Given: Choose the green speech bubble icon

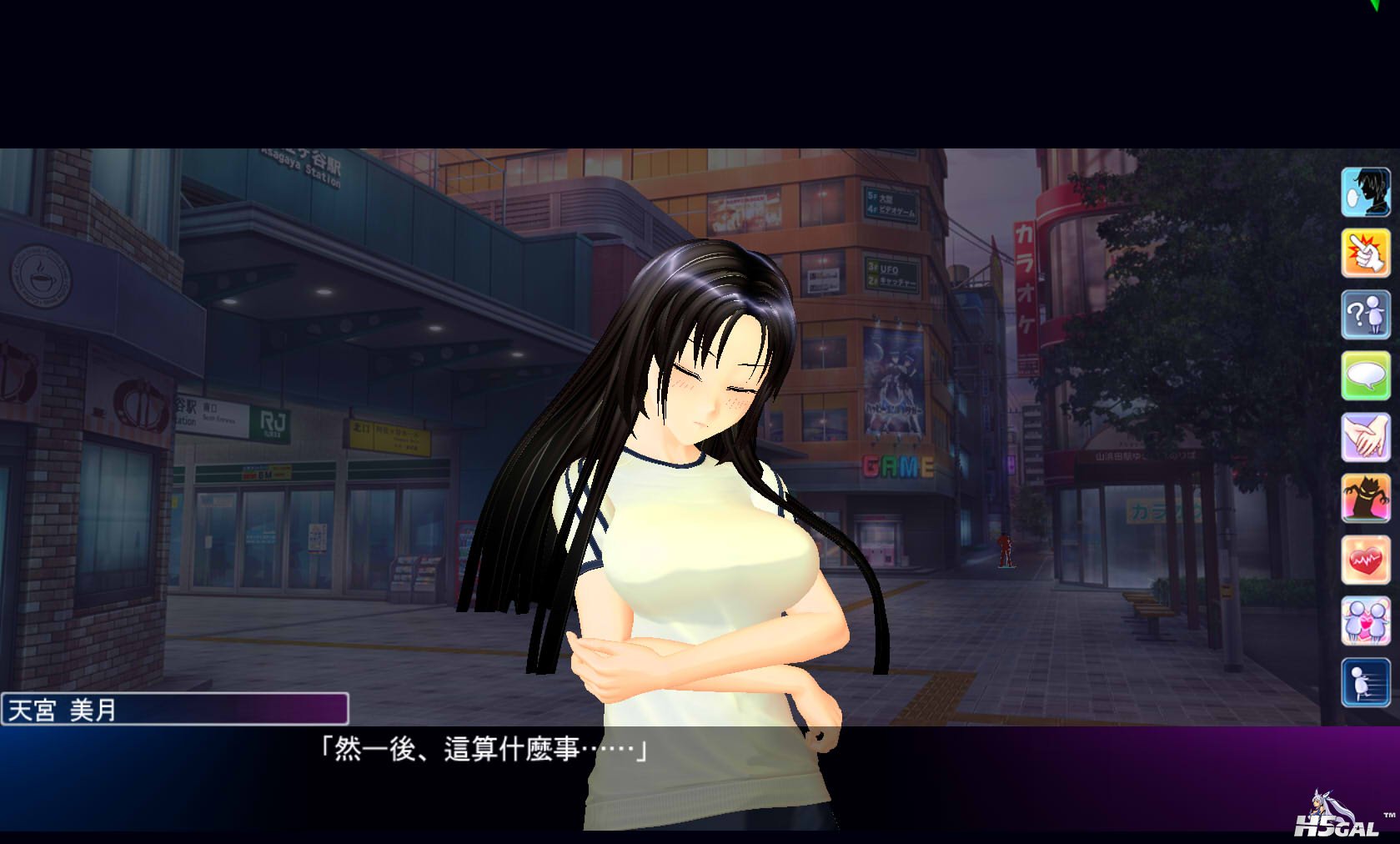Looking at the screenshot, I should (x=1365, y=375).
